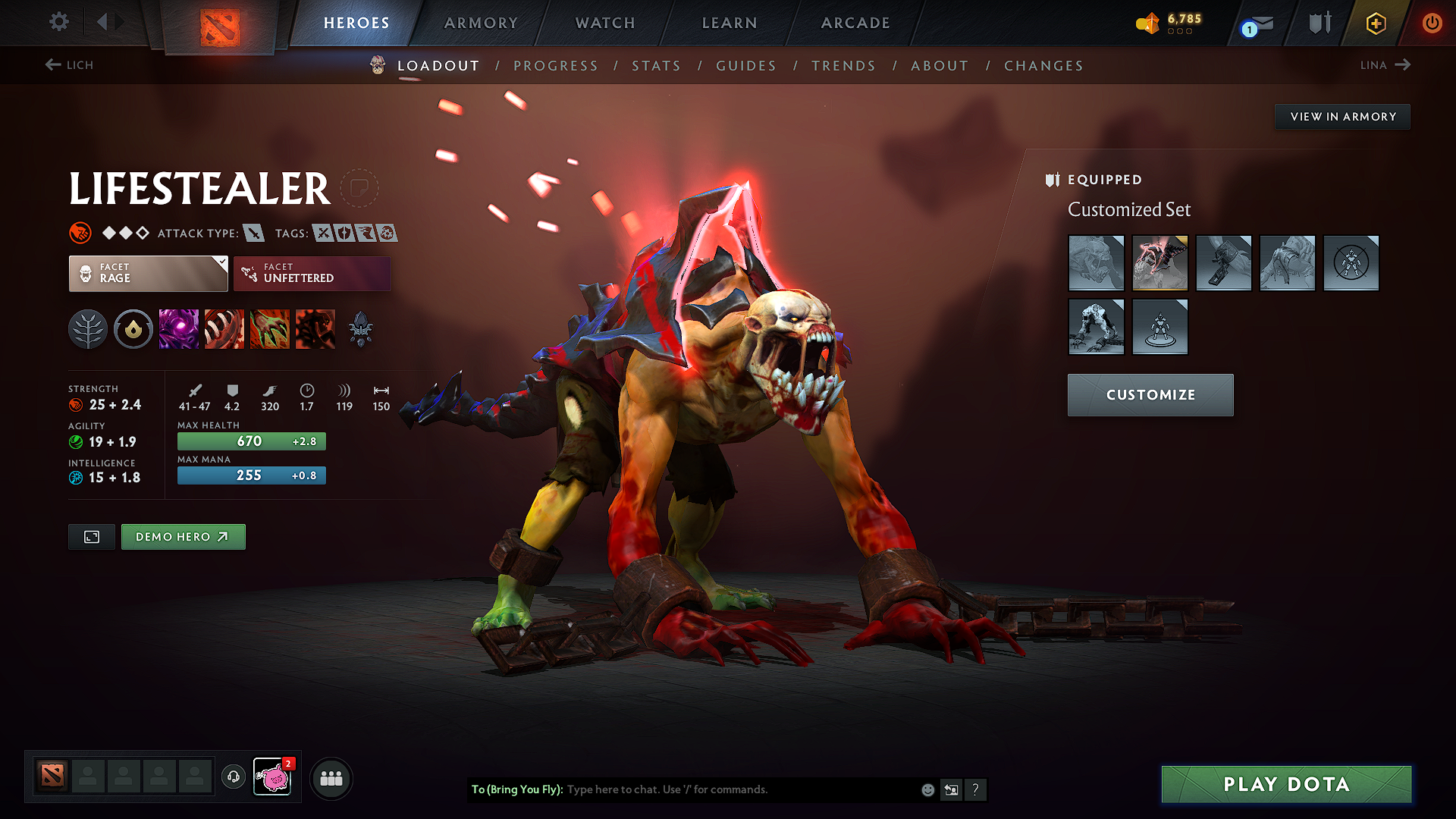Open the Rage spell ability icon
The image size is (1456, 819).
[179, 328]
